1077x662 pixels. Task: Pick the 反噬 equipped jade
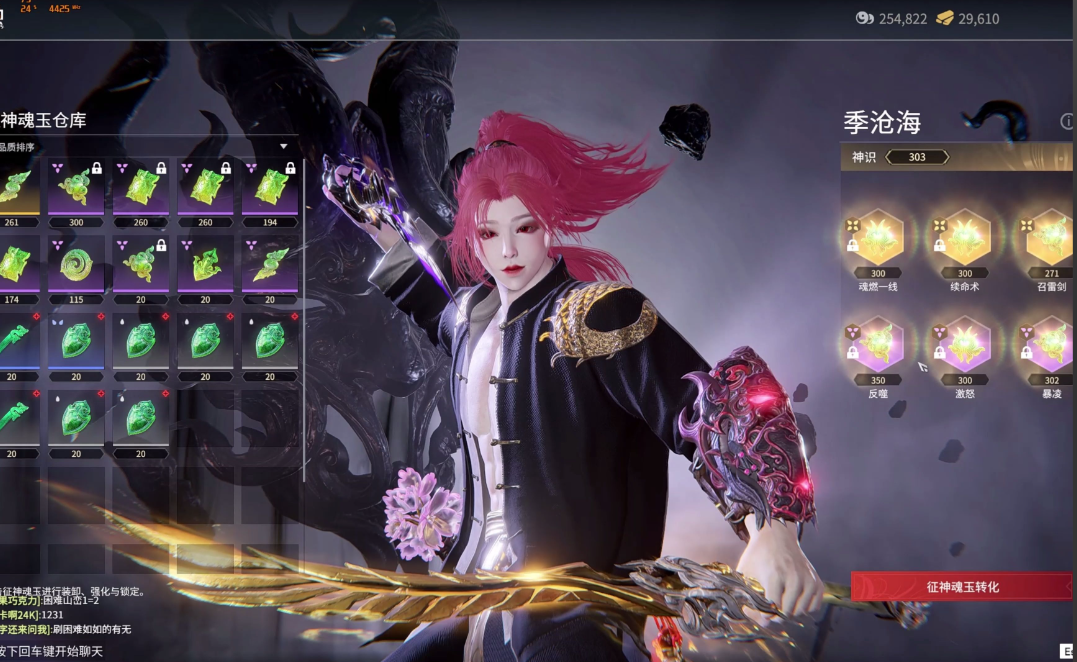click(876, 346)
